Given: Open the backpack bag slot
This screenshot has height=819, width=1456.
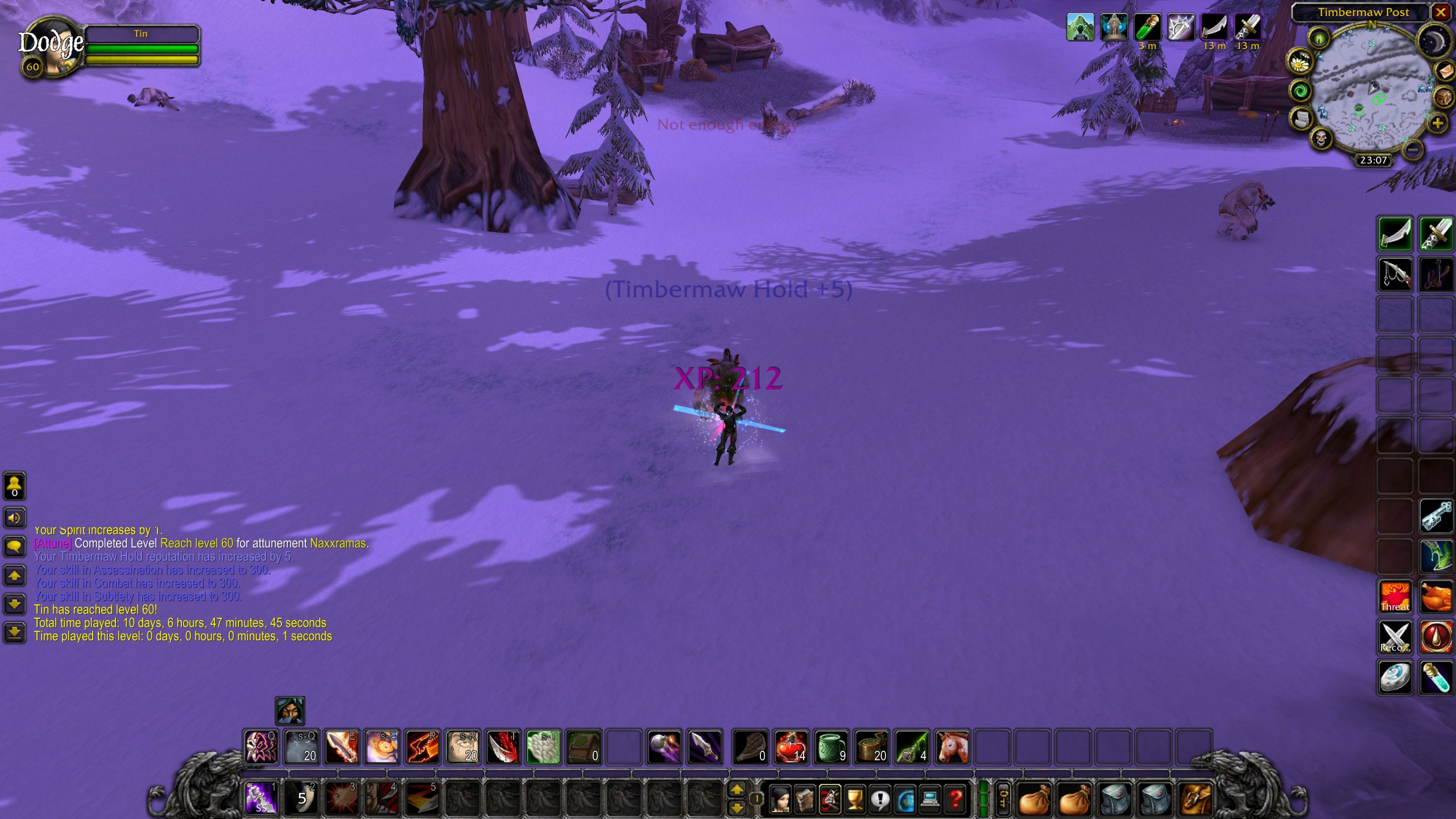Looking at the screenshot, I should click(x=1197, y=799).
